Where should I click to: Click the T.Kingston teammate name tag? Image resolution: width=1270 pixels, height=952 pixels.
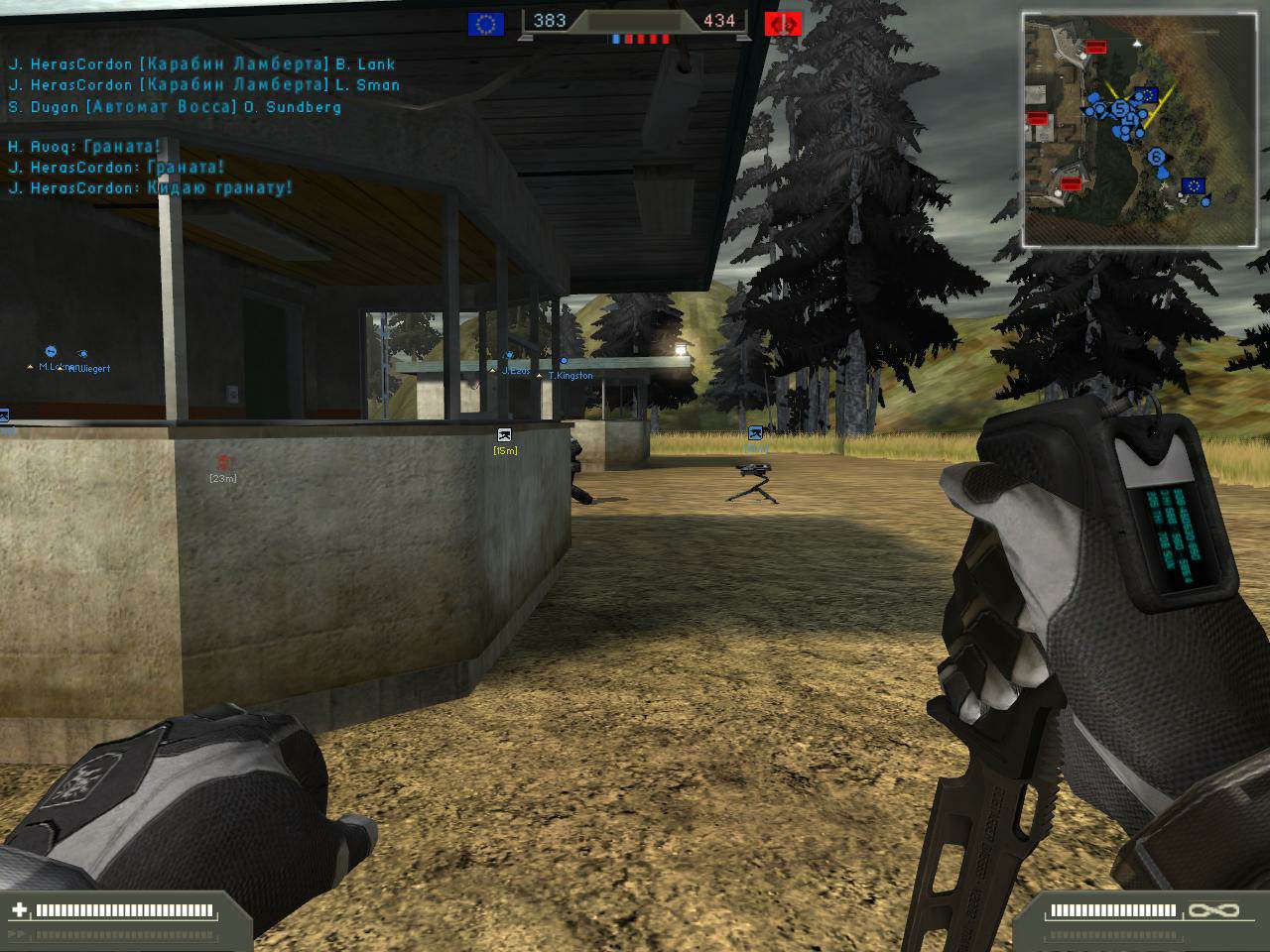coord(570,376)
